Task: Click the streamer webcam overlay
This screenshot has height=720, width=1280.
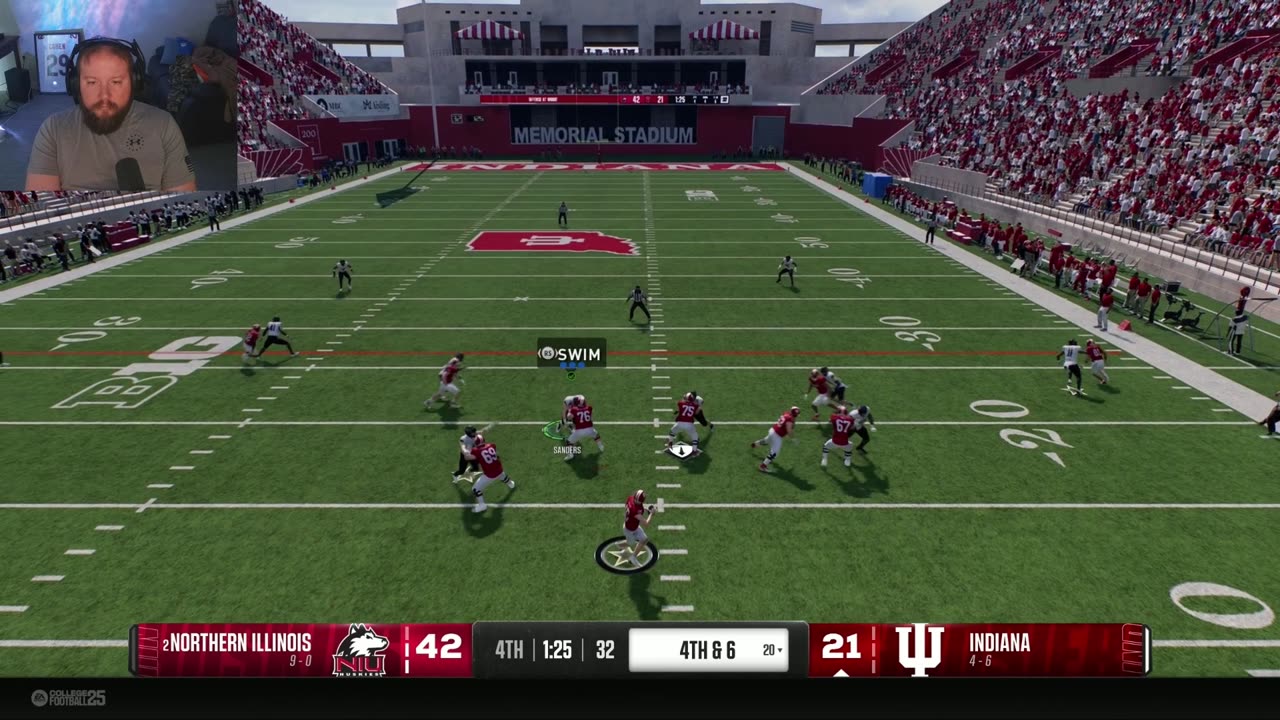Action: (x=118, y=96)
